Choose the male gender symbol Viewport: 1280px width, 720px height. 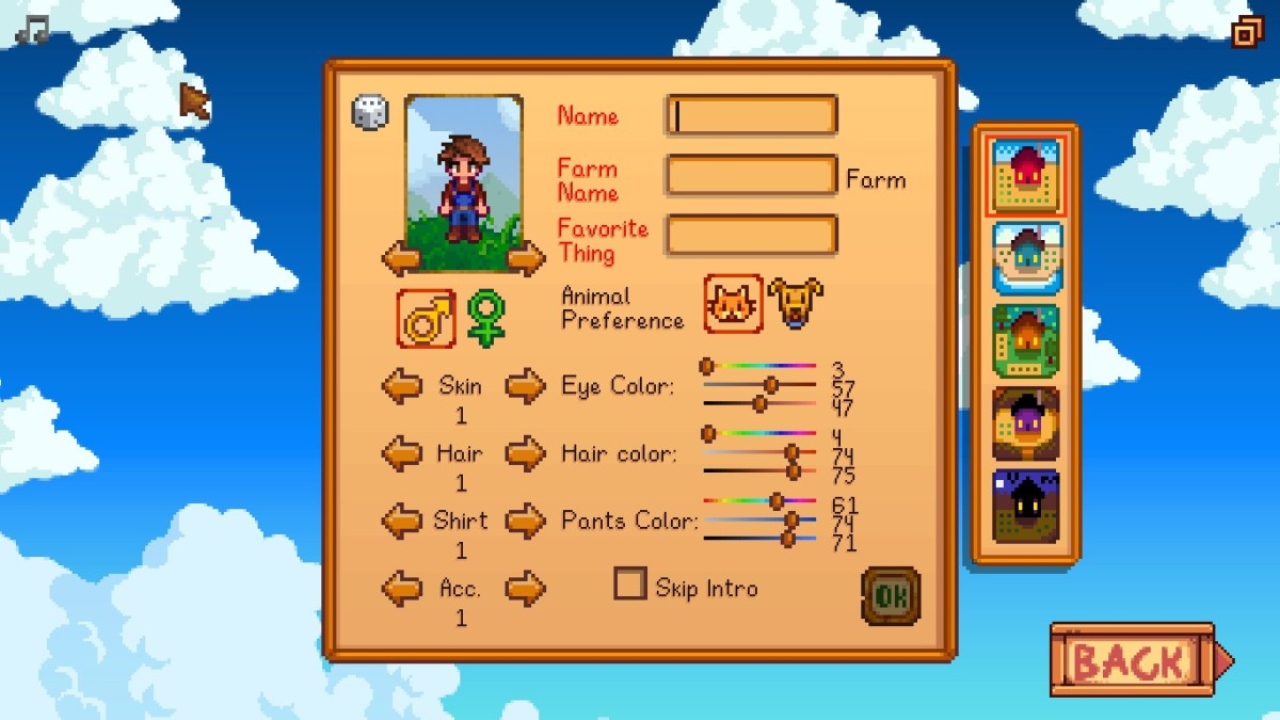[x=426, y=319]
